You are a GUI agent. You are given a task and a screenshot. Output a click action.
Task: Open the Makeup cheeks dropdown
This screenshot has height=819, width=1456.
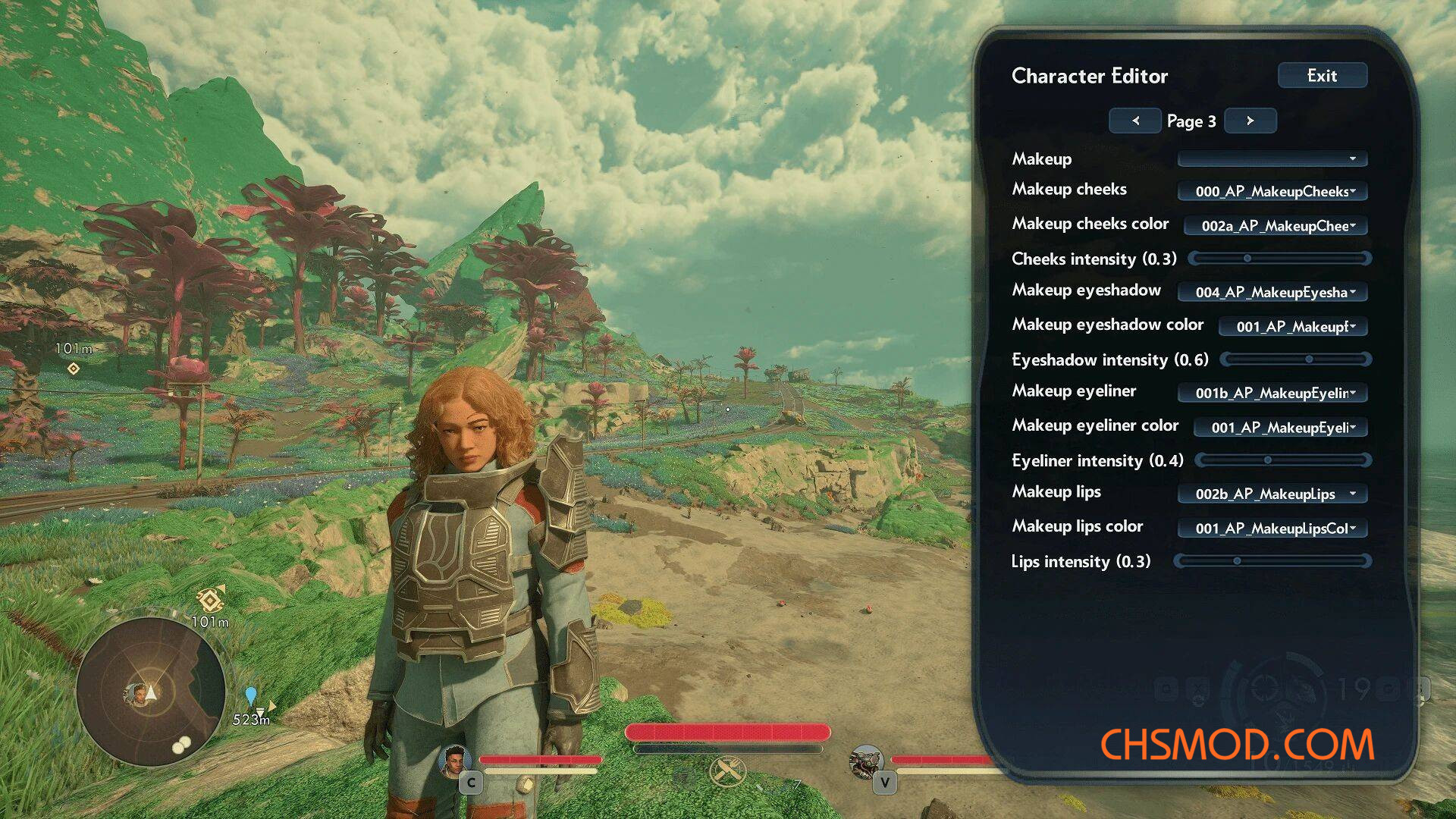(x=1272, y=191)
